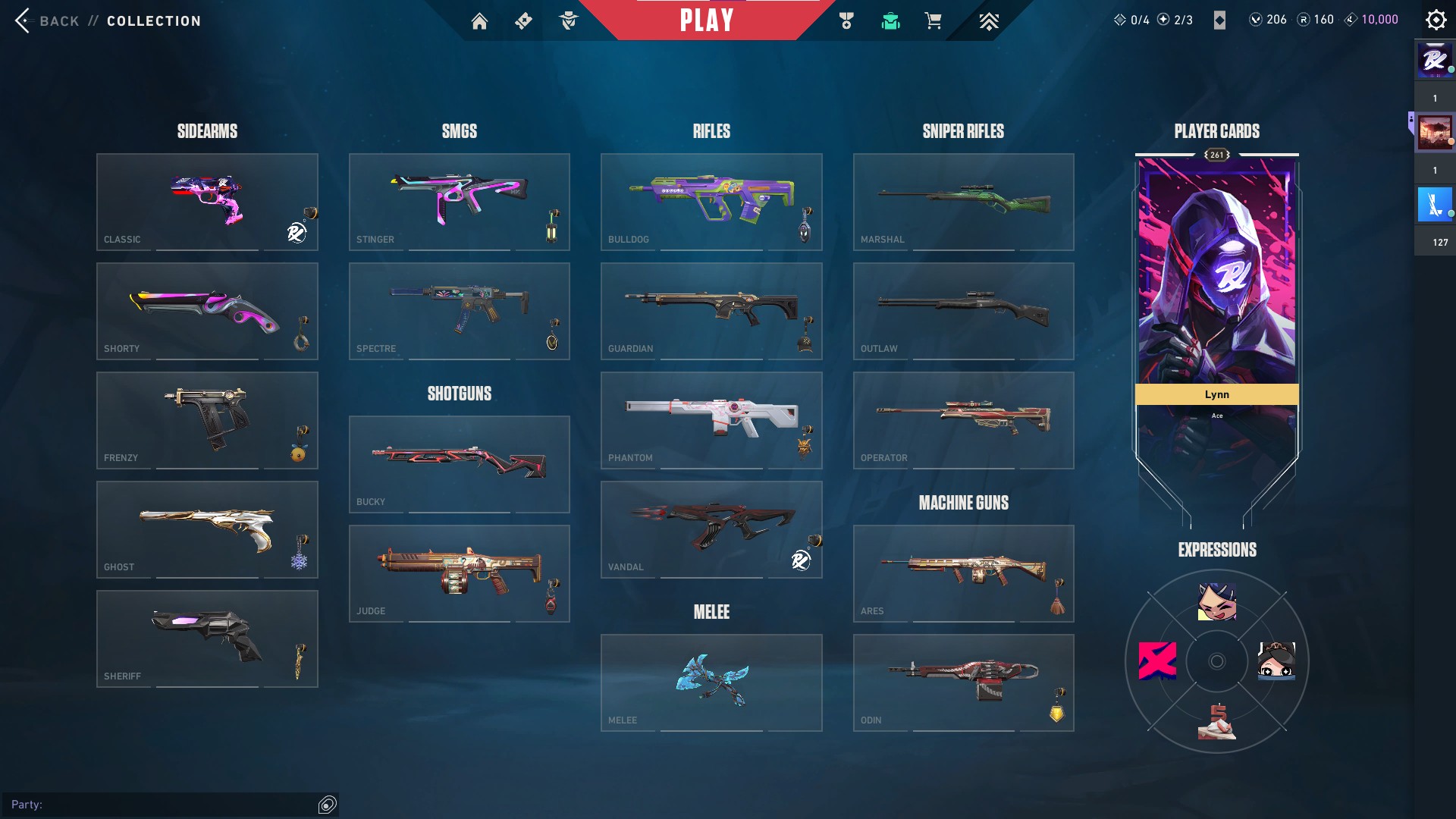This screenshot has height=819, width=1456.
Task: Select the Classic sidearm slot
Action: point(207,202)
